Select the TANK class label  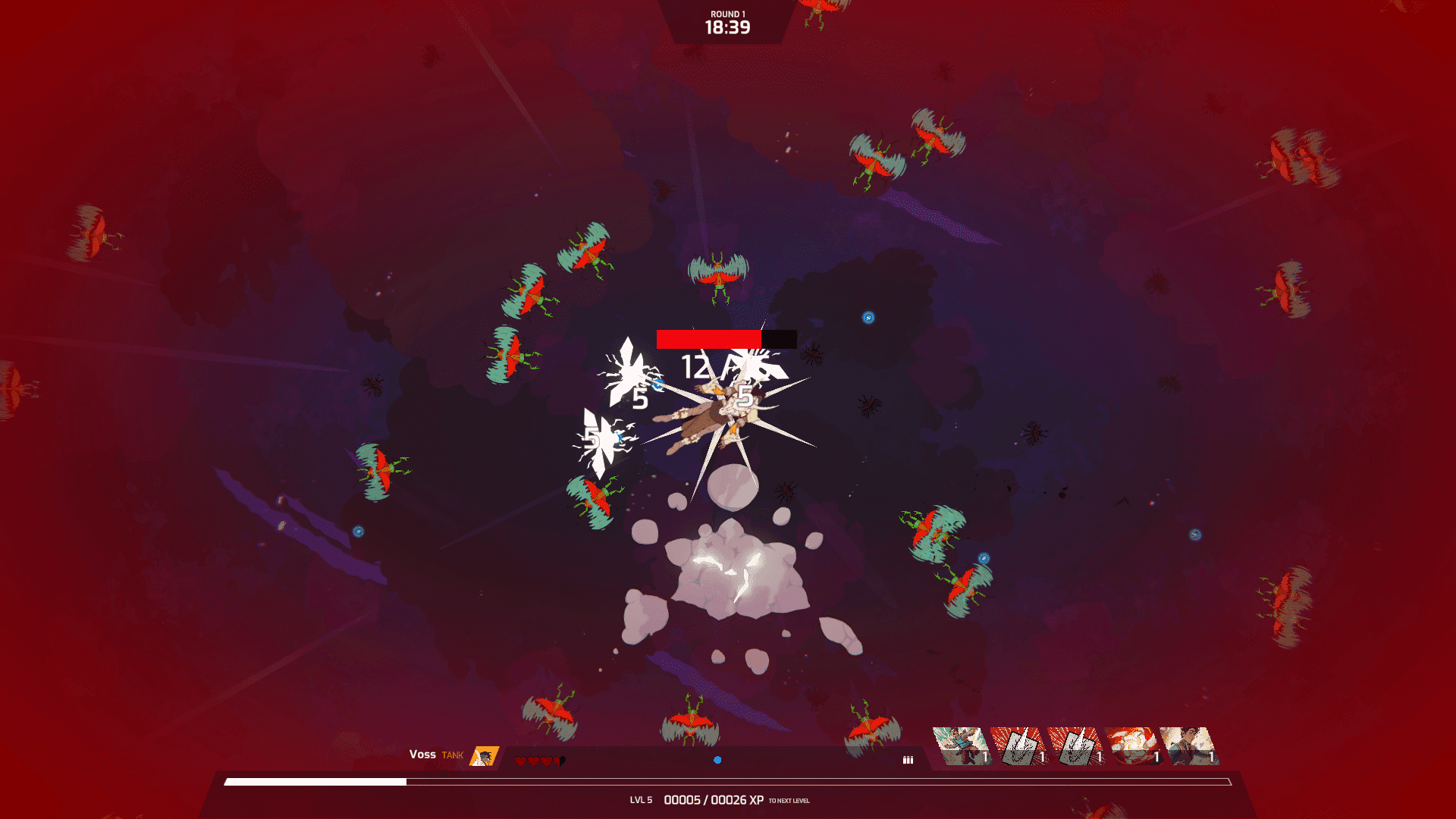[452, 755]
